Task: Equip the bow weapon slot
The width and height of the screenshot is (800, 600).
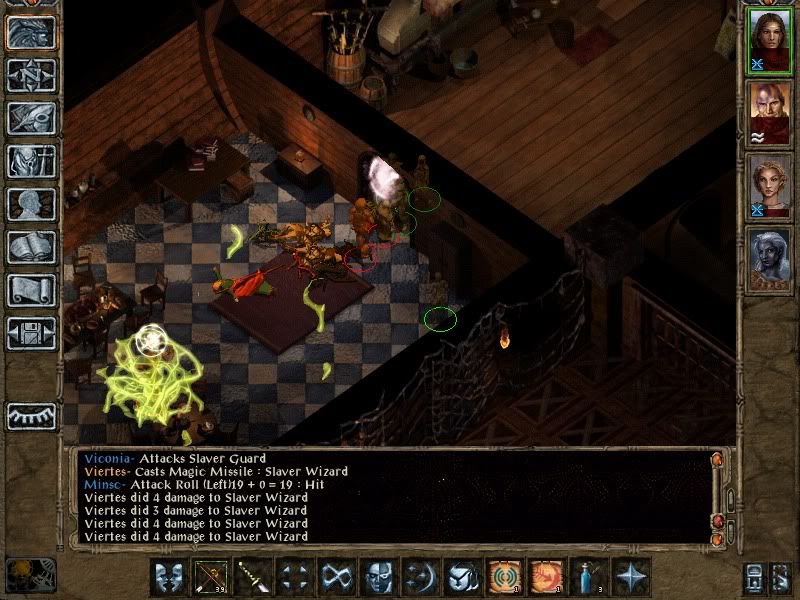Action: click(212, 577)
